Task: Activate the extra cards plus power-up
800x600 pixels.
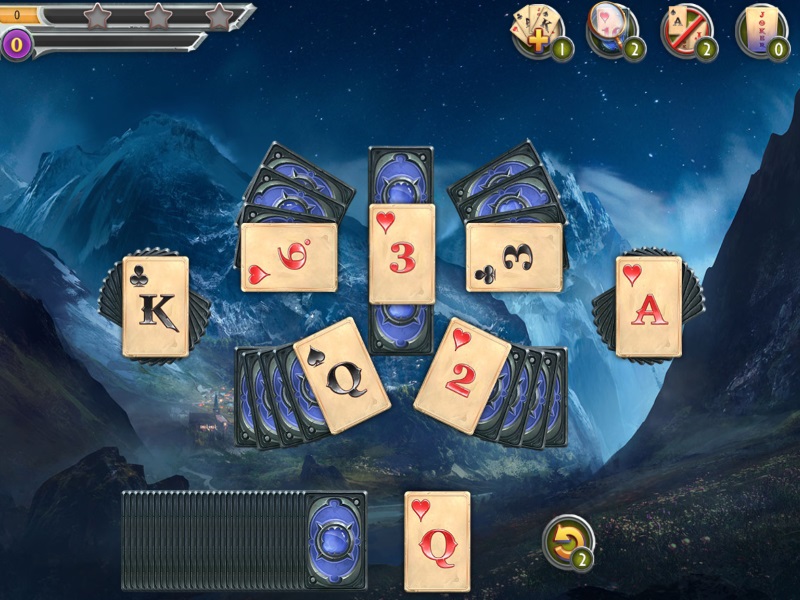Action: tap(536, 29)
